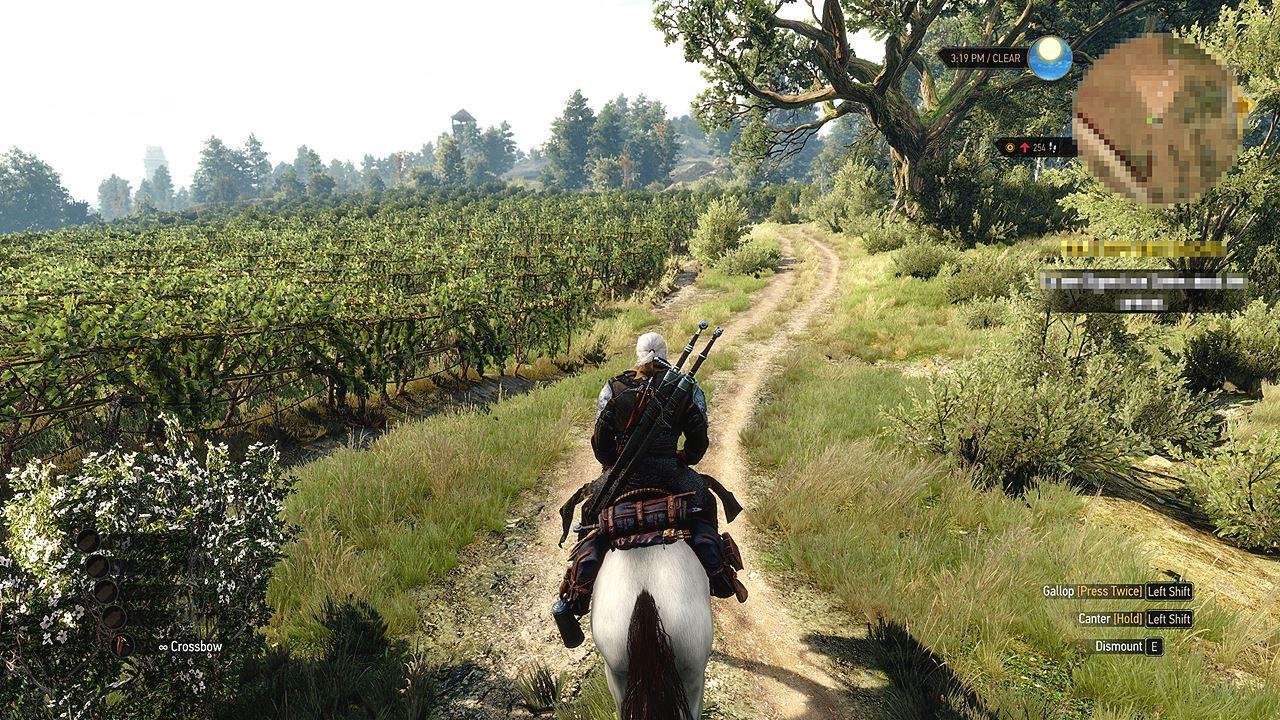1280x720 pixels.
Task: Click the fourth quick-access item slot
Action: pyautogui.click(x=115, y=617)
